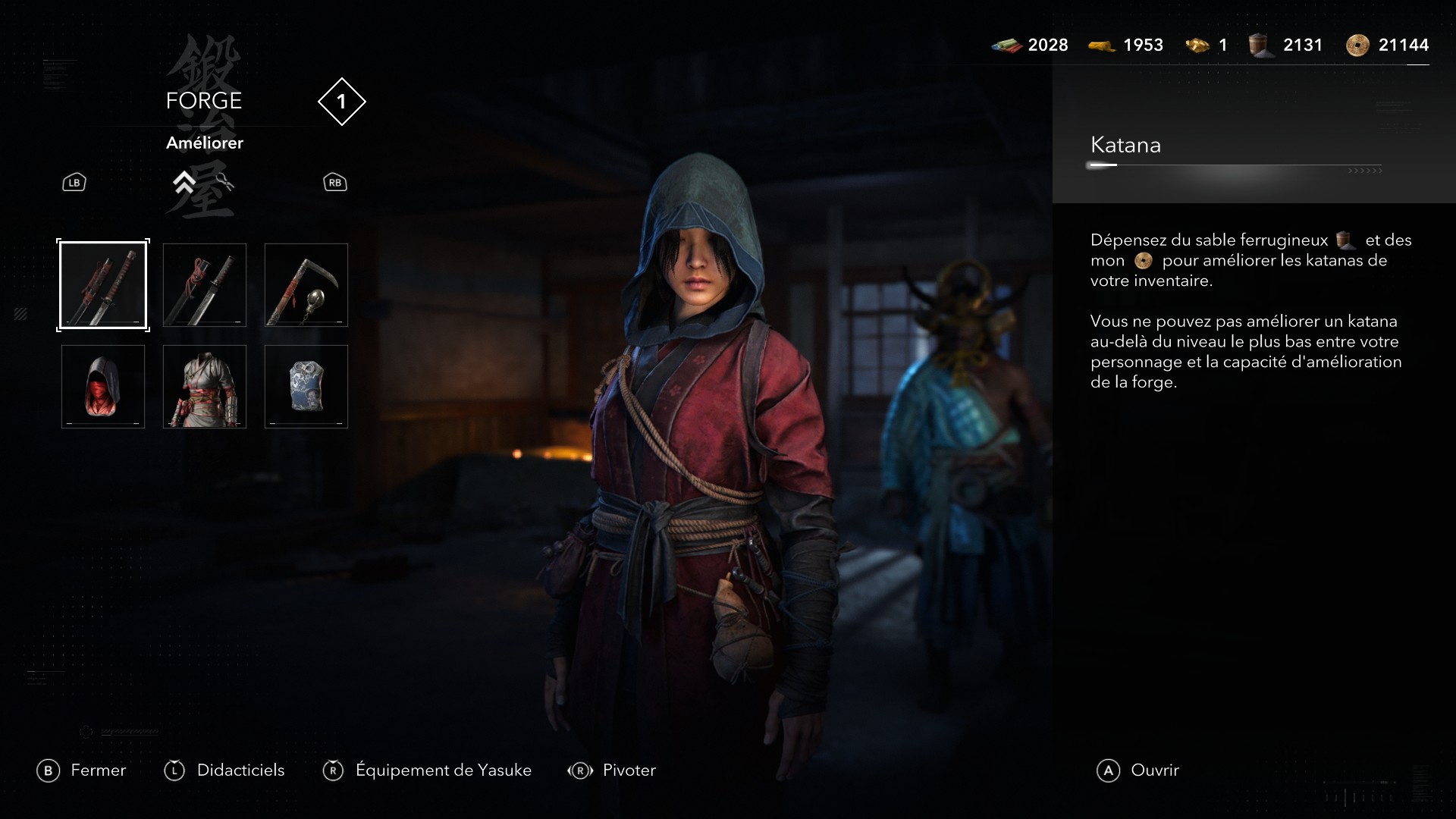Click the gold nugget resource icon
Image resolution: width=1456 pixels, height=819 pixels.
click(1197, 45)
